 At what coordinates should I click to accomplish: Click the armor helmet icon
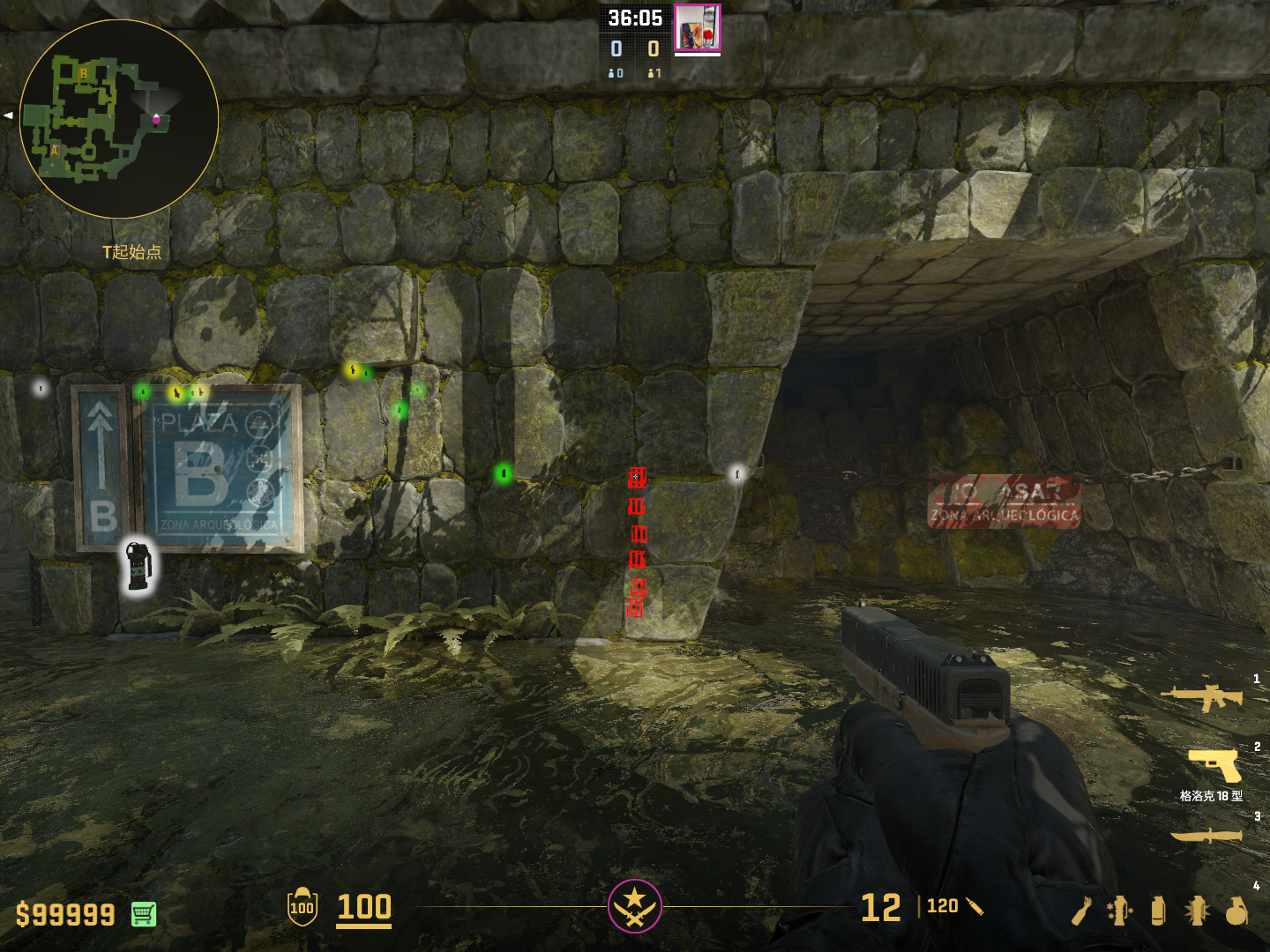(x=302, y=906)
